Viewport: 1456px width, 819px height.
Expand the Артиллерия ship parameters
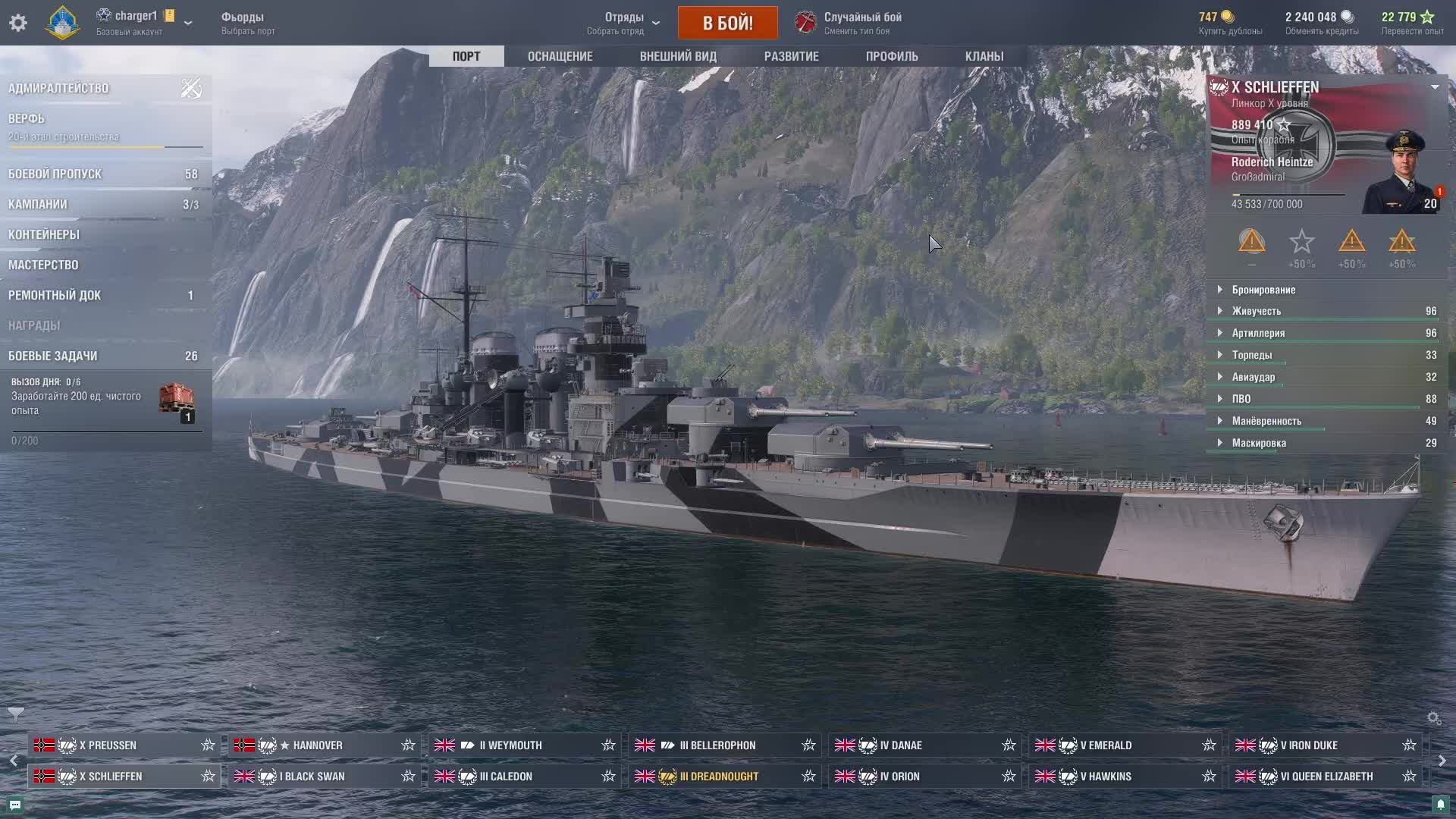pos(1258,333)
